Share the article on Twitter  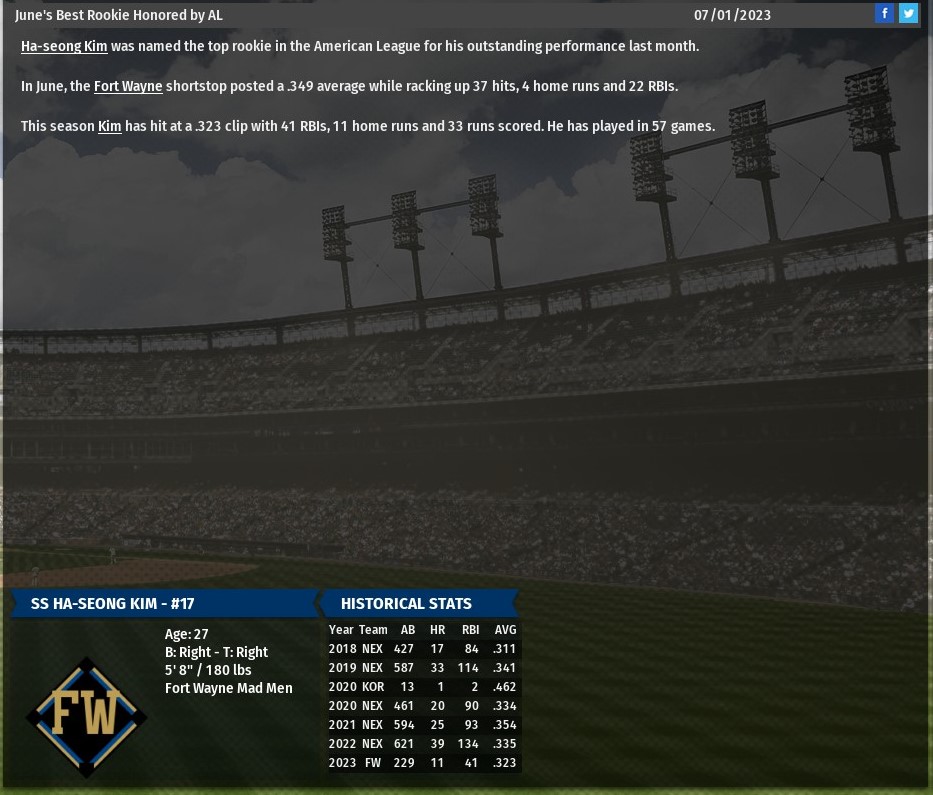(908, 14)
